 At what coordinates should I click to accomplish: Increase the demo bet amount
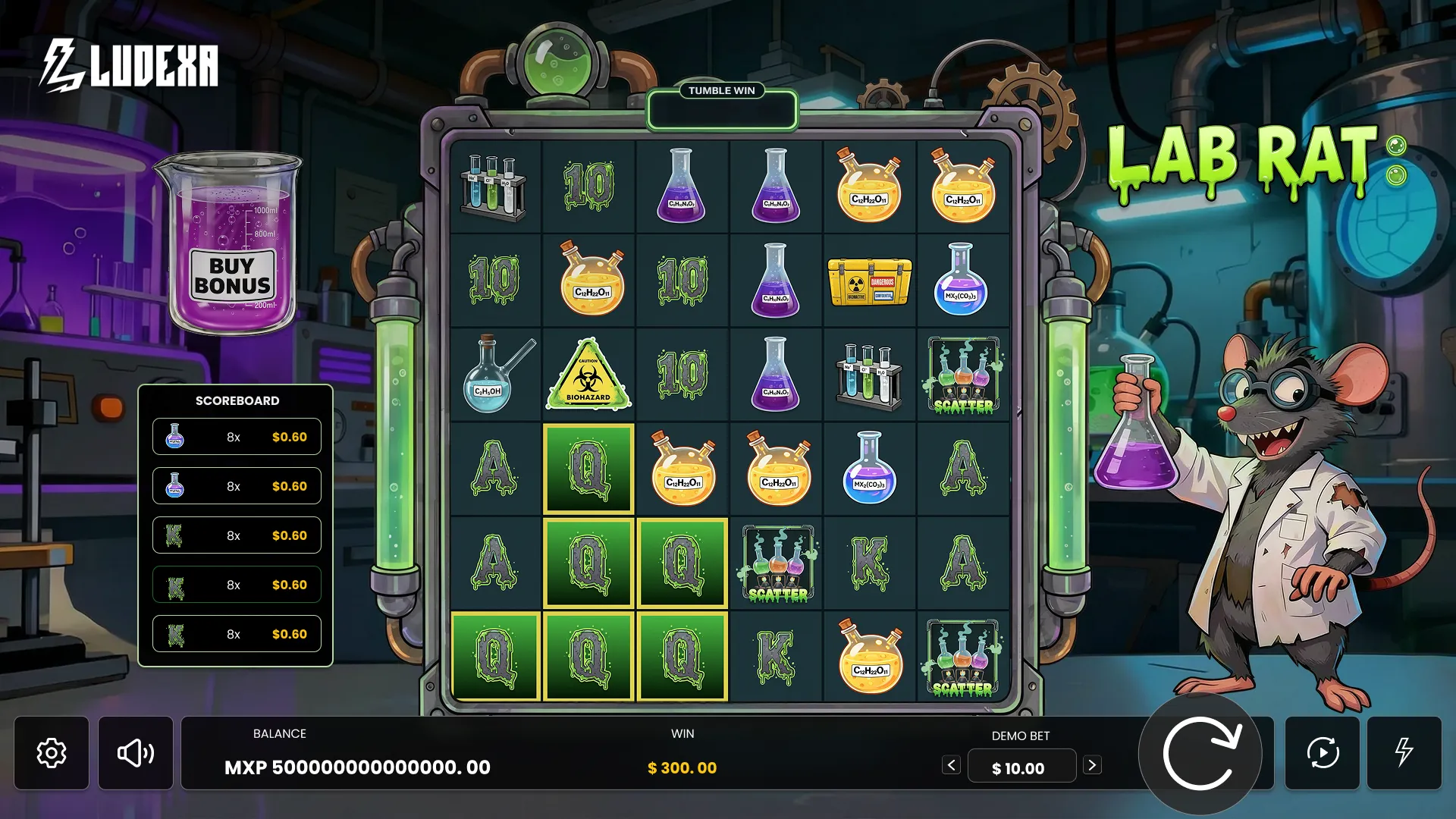[x=1092, y=765]
